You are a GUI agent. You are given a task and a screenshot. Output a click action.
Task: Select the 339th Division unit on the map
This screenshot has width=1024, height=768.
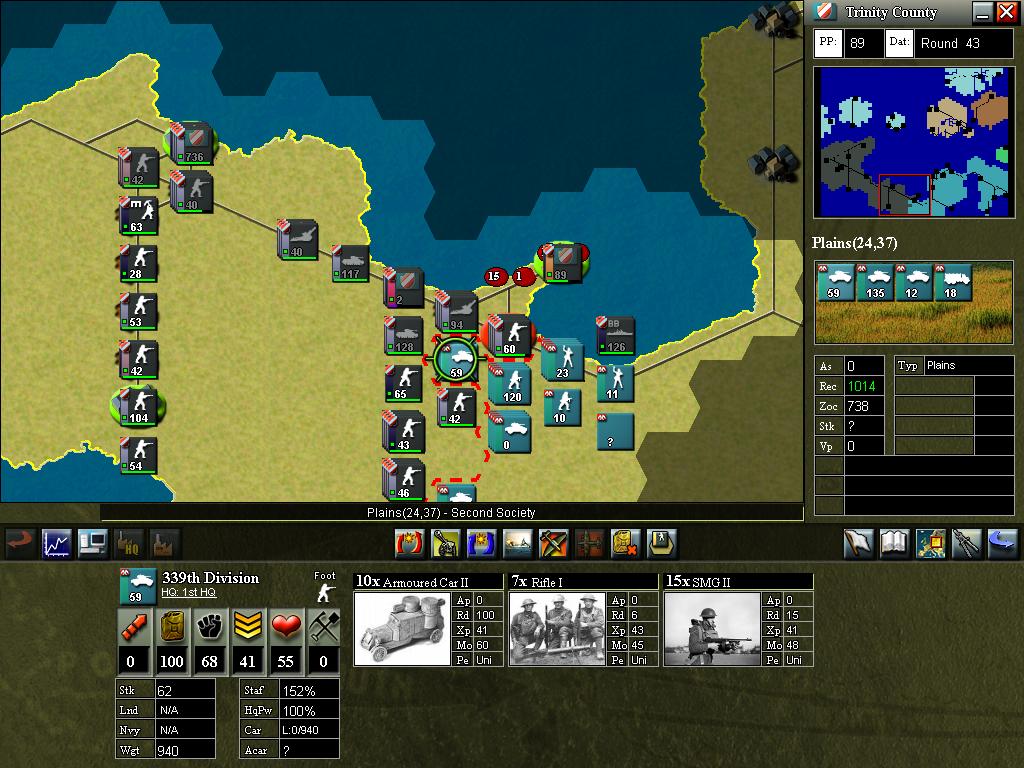[458, 360]
